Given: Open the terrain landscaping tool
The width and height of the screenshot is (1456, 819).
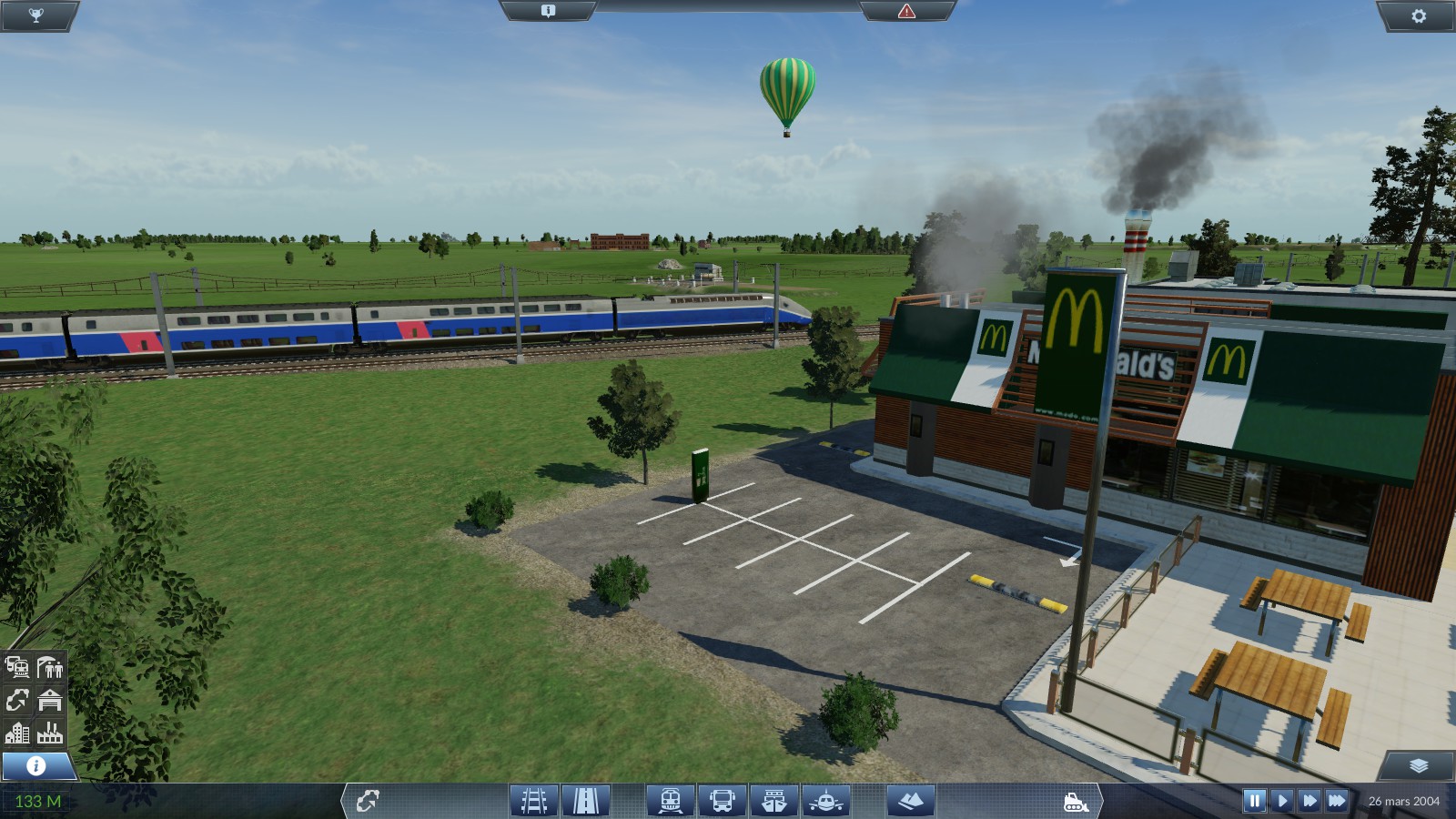Looking at the screenshot, I should click(x=910, y=801).
